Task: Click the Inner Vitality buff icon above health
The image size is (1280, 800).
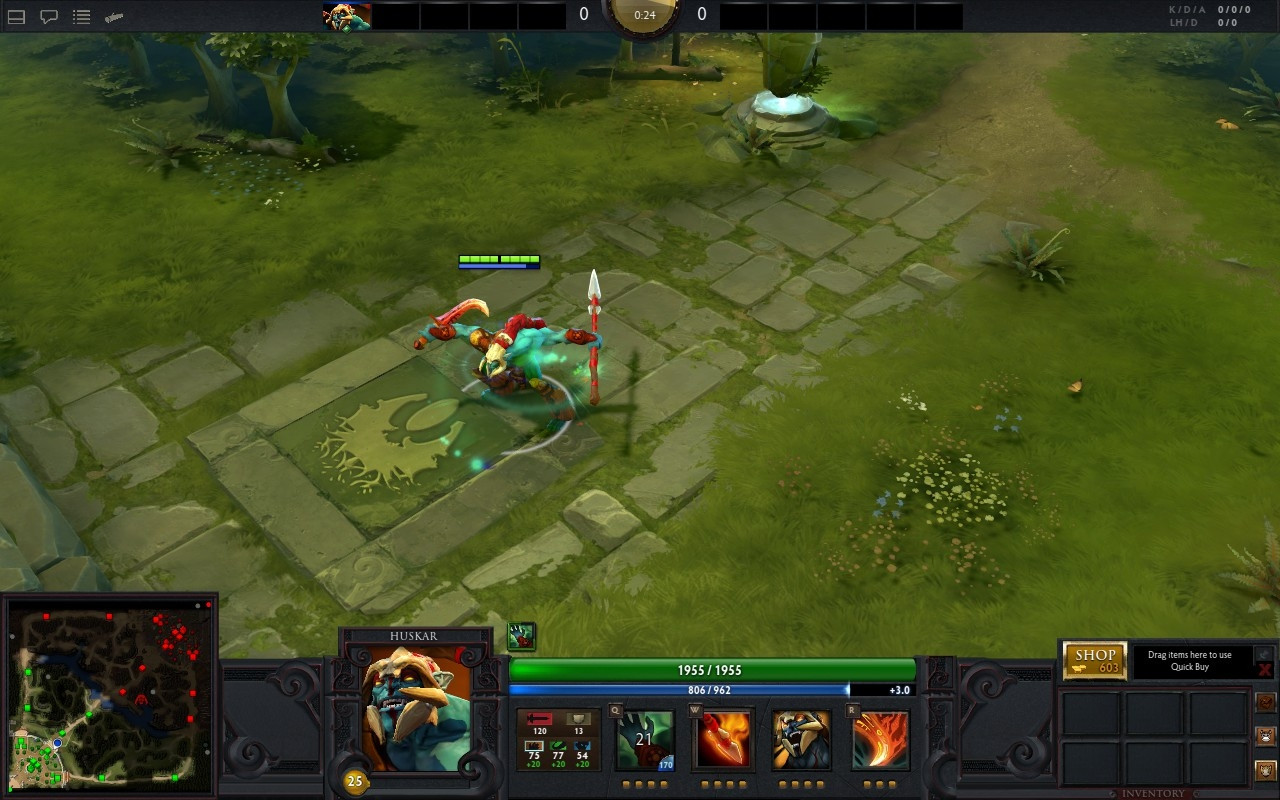Action: [521, 636]
